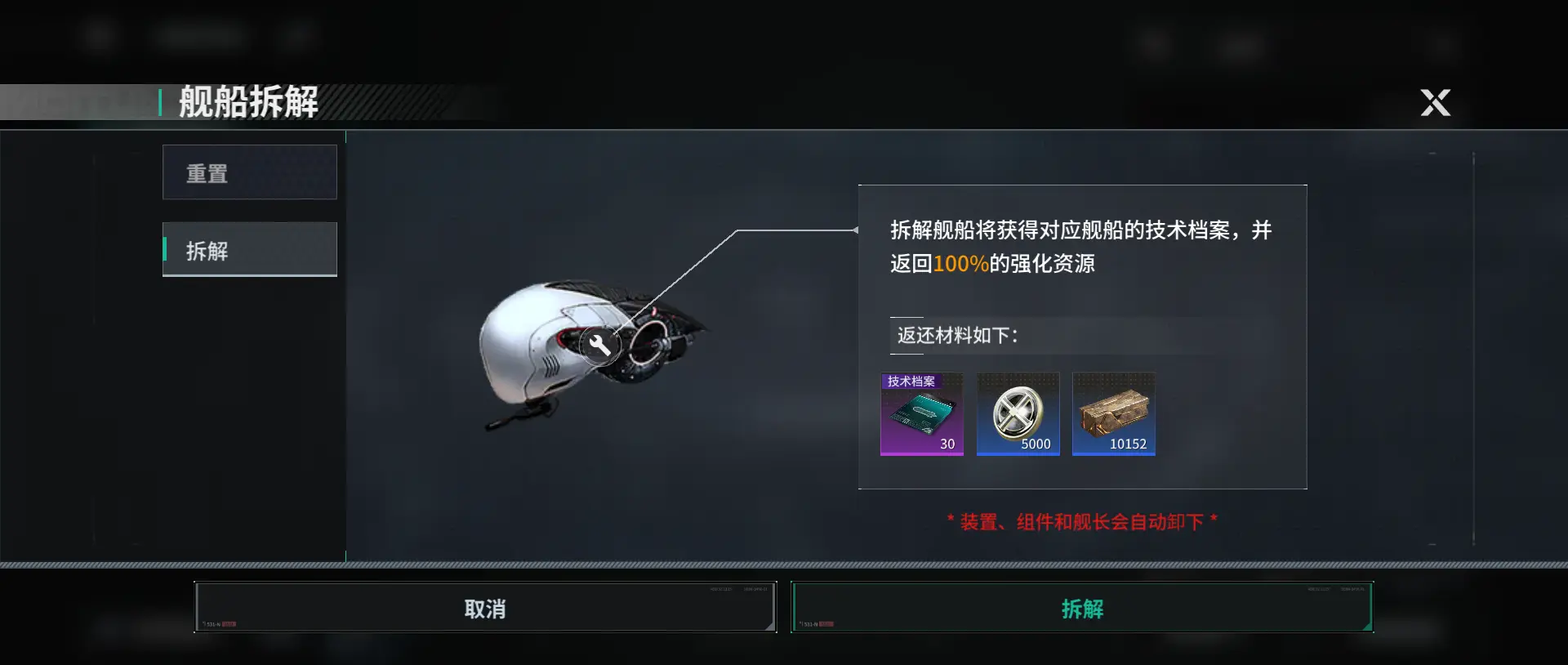The height and width of the screenshot is (665, 1568).
Task: Open the info panel connected to the ship
Action: (x=1082, y=337)
